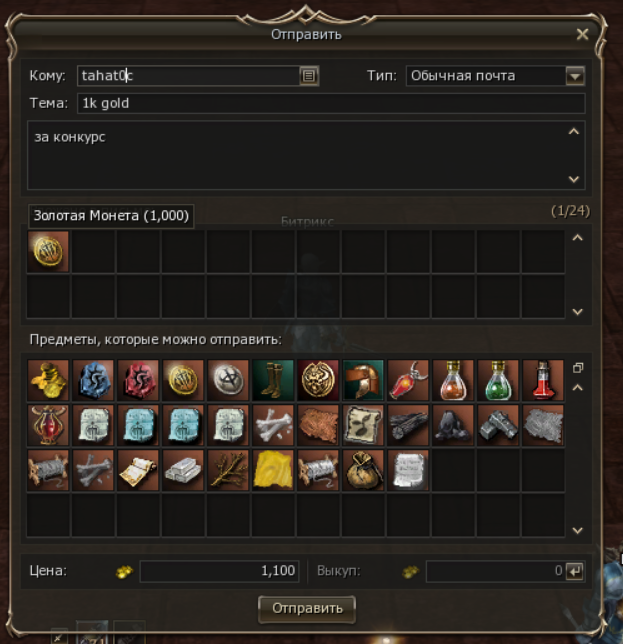
Task: Select the tied coin pouch item
Action: (363, 469)
